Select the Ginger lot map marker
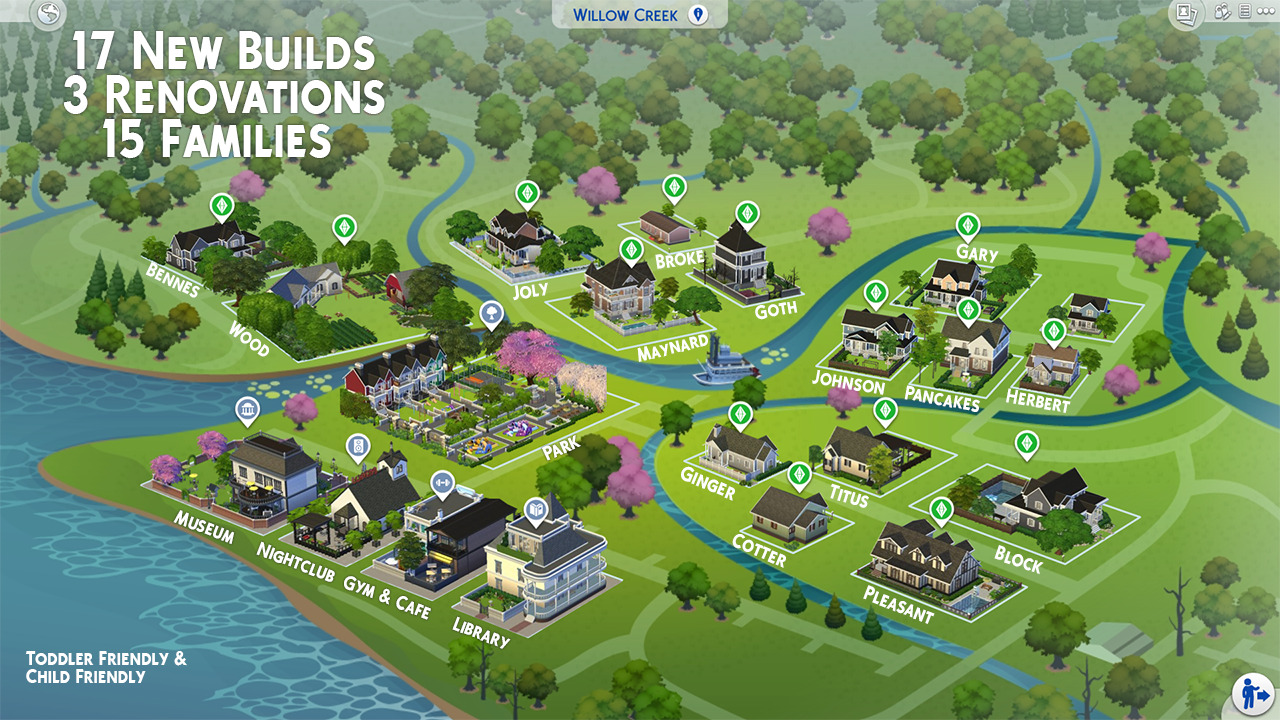This screenshot has height=720, width=1280. tap(740, 414)
